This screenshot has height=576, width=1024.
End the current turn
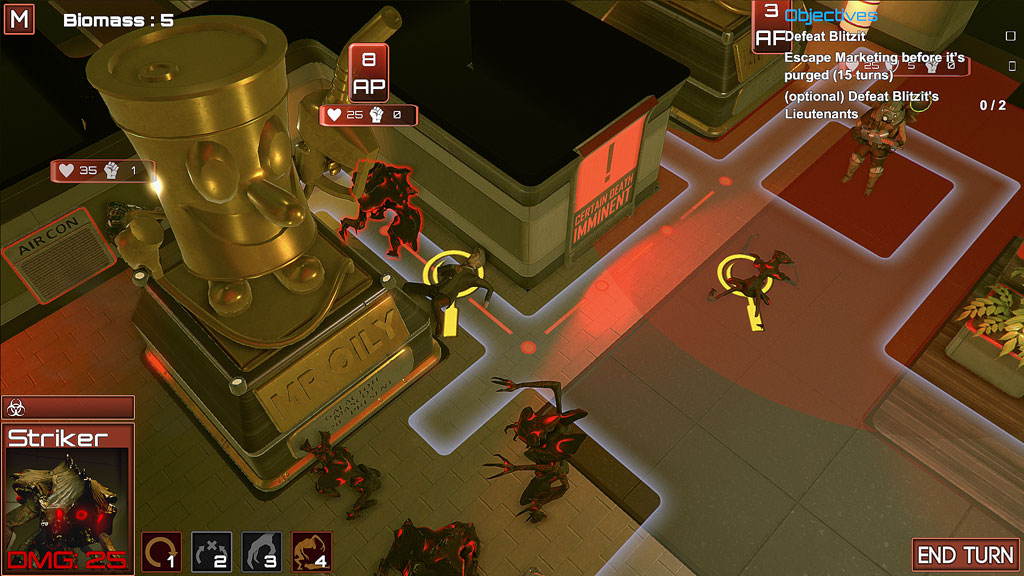click(x=966, y=555)
